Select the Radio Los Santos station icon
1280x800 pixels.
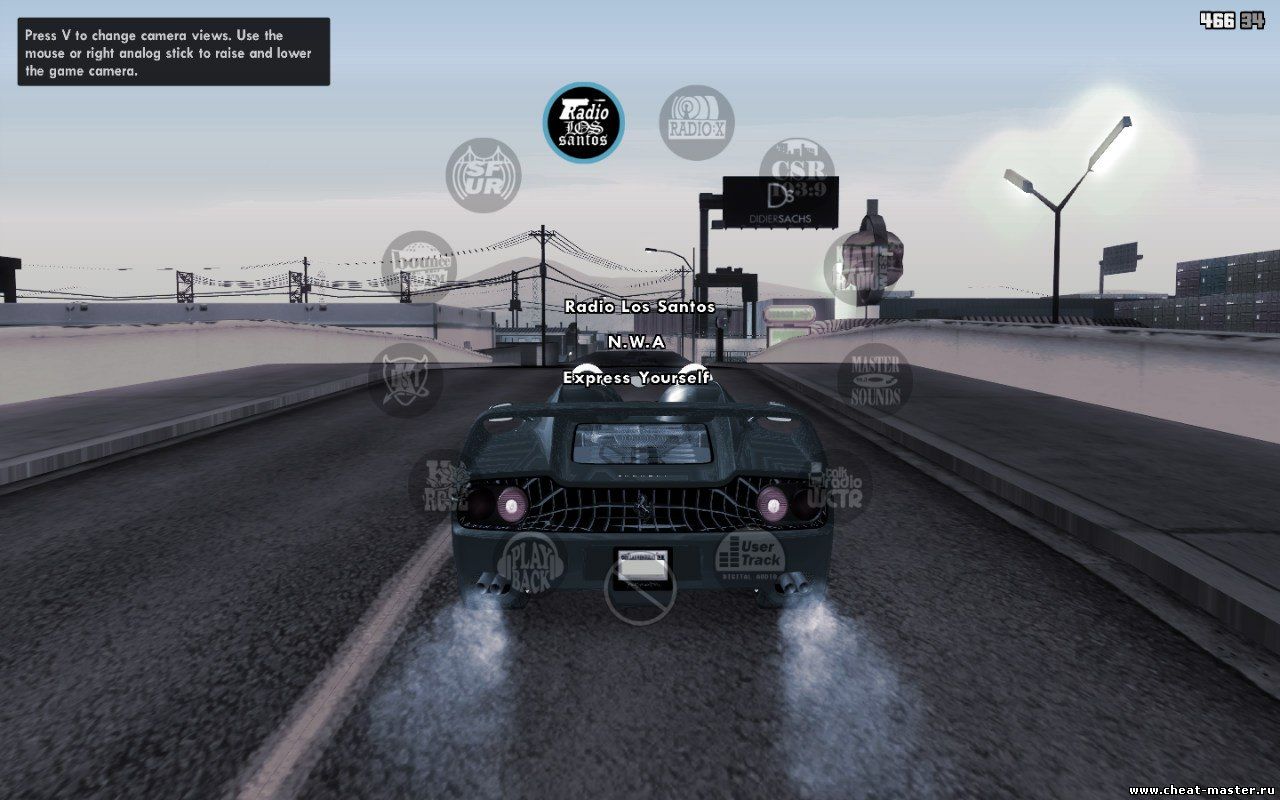click(583, 122)
